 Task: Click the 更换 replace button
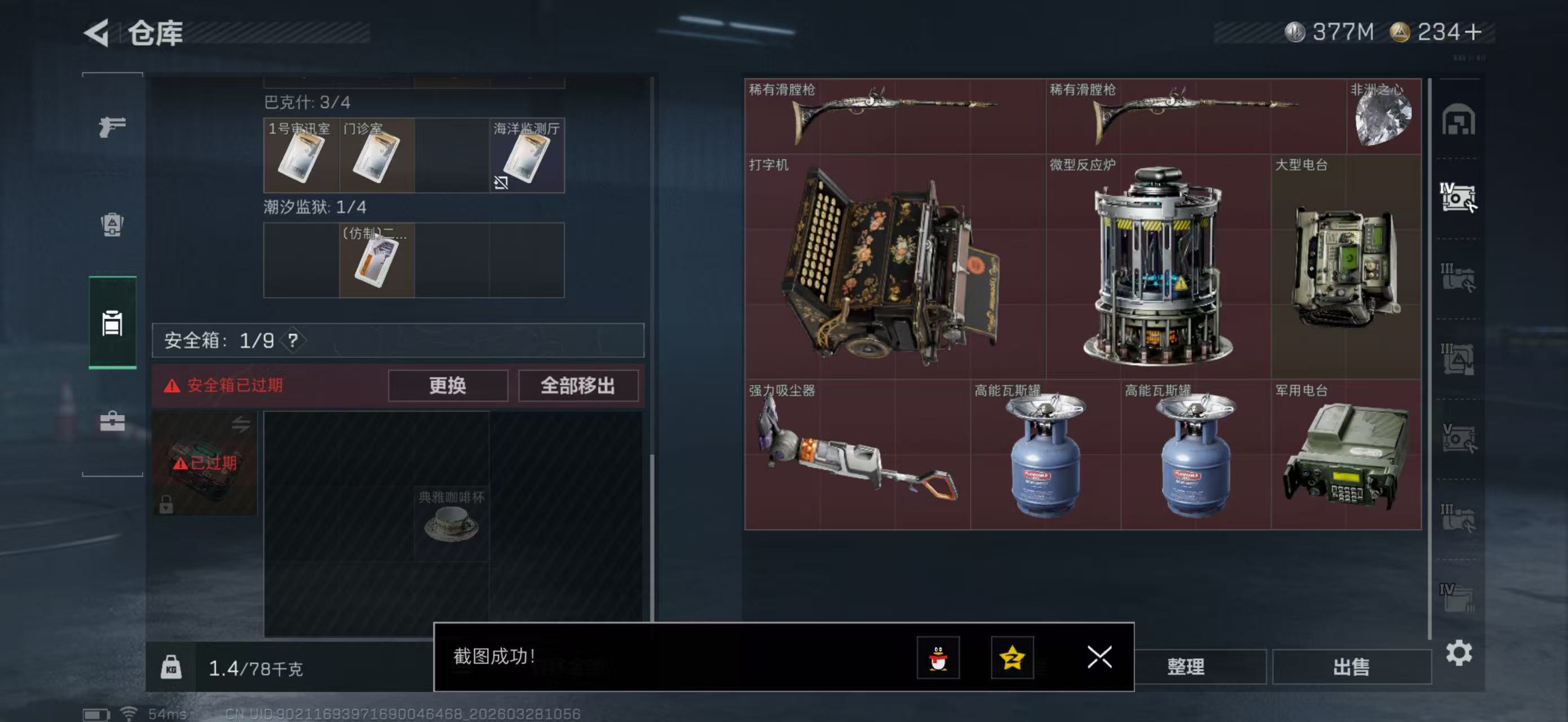(447, 385)
